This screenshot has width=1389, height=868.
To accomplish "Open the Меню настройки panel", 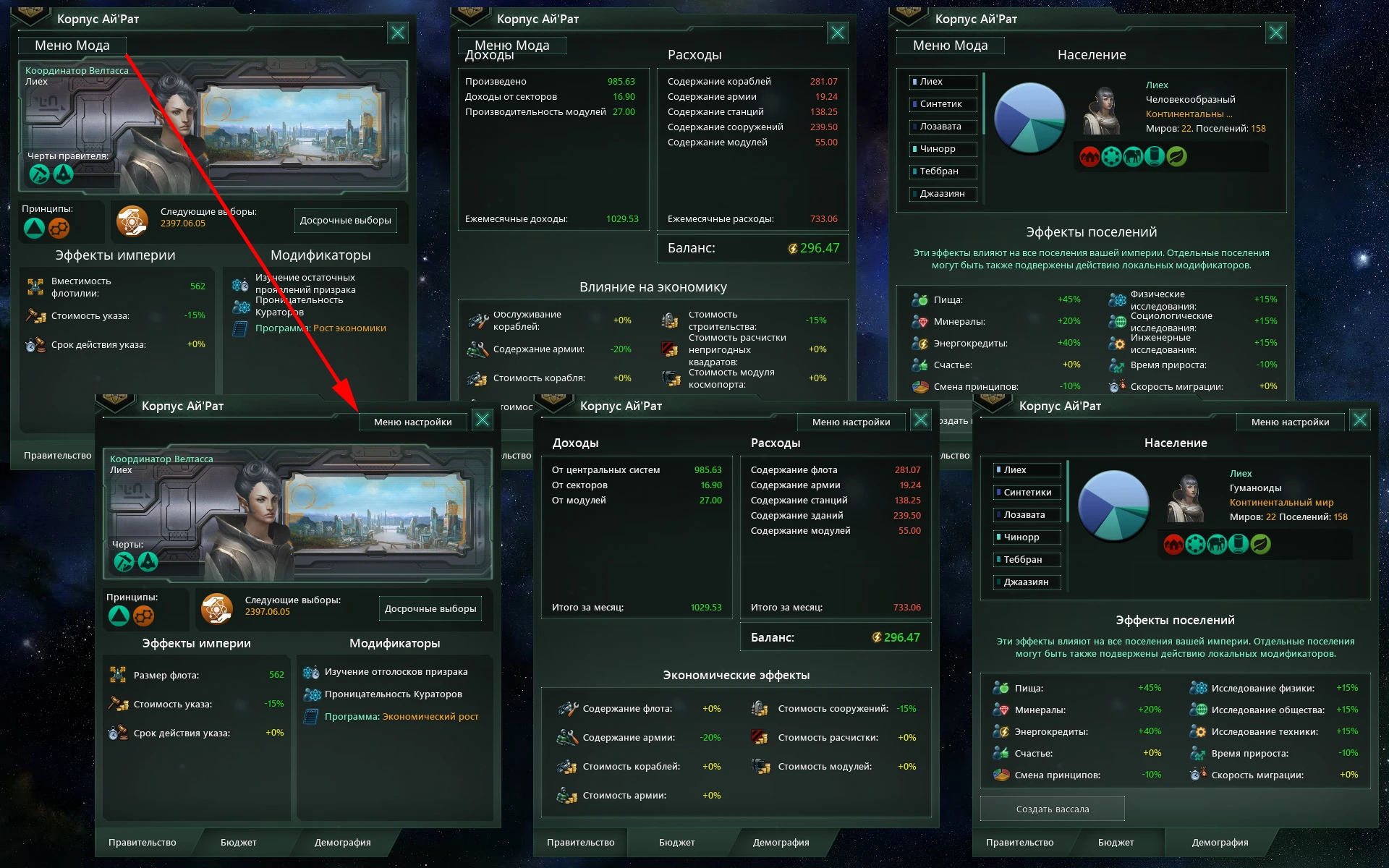I will coord(413,421).
